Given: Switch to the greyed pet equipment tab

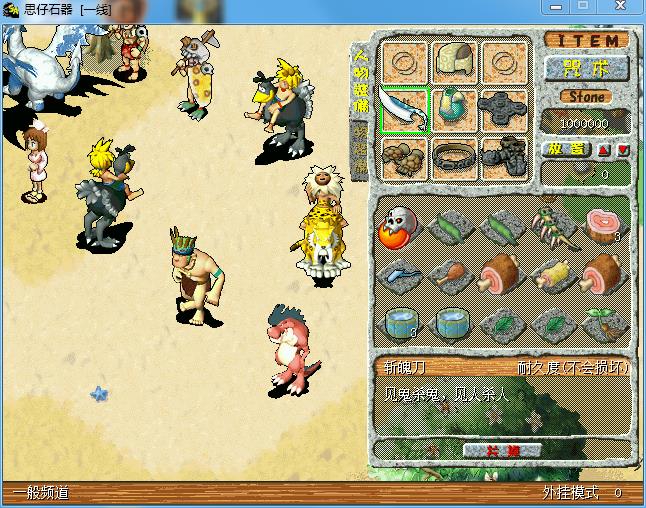Looking at the screenshot, I should [x=359, y=150].
